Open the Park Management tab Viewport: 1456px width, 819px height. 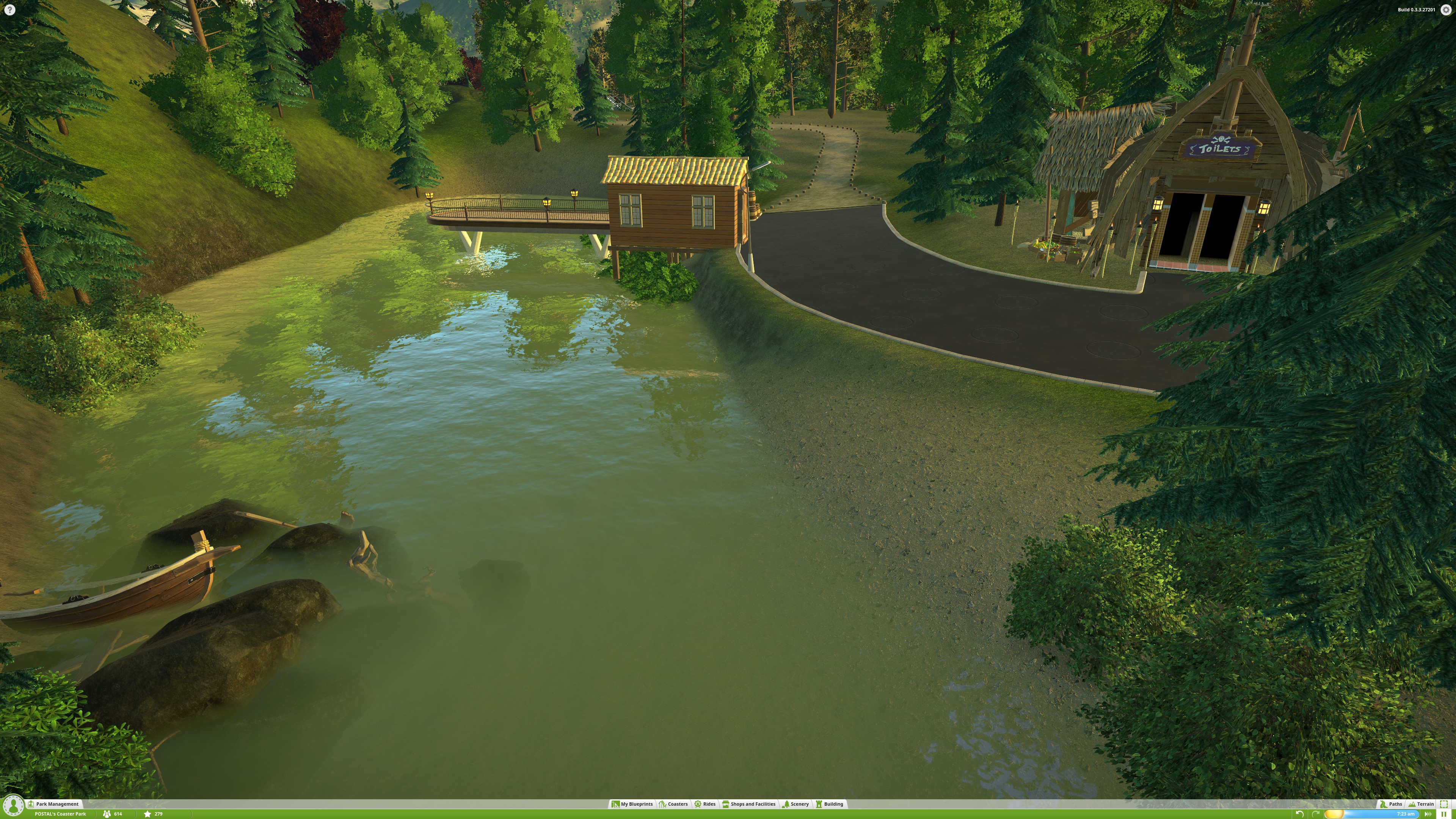(57, 804)
